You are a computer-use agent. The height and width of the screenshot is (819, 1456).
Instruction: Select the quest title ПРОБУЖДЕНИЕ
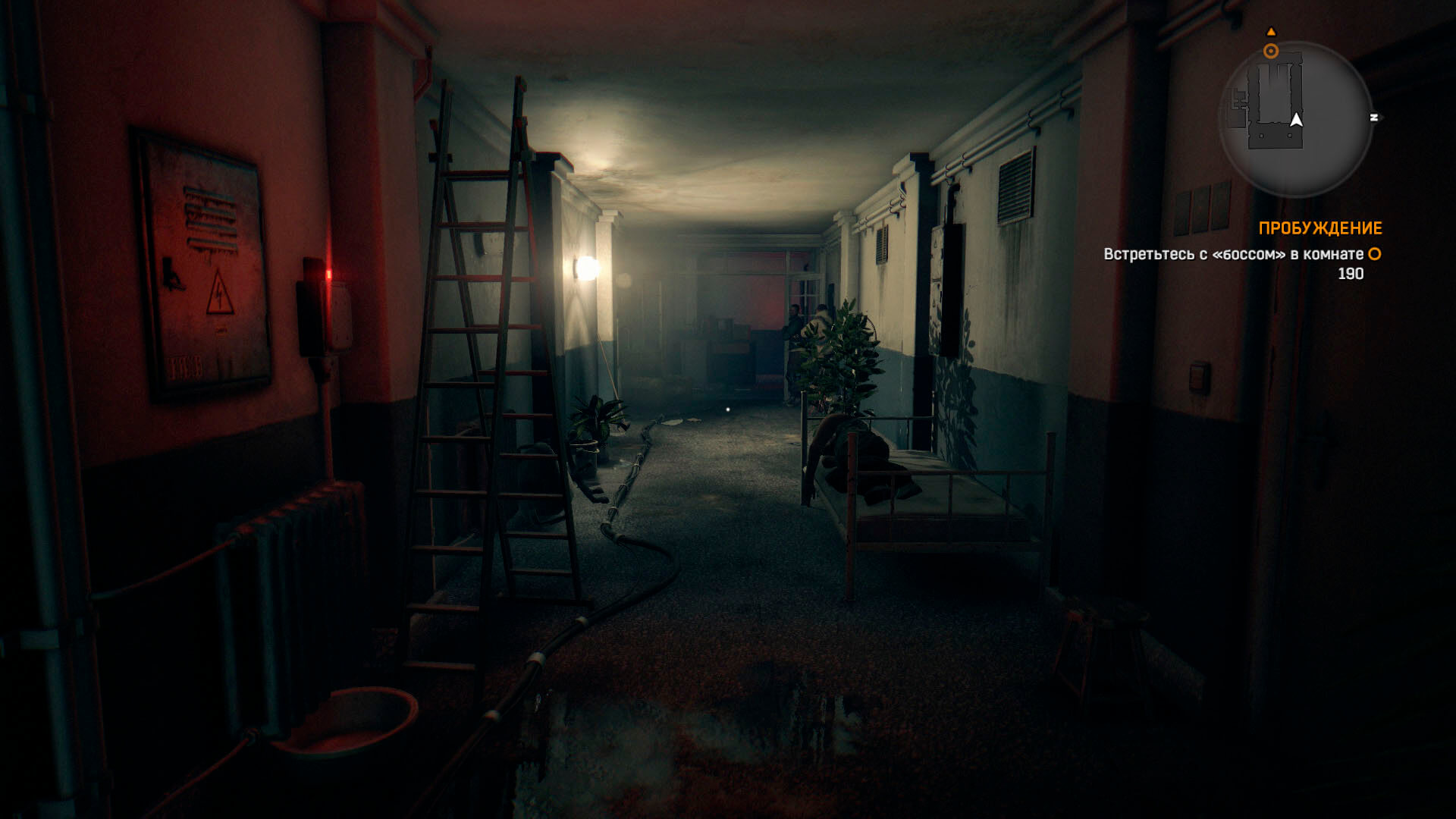click(x=1319, y=228)
